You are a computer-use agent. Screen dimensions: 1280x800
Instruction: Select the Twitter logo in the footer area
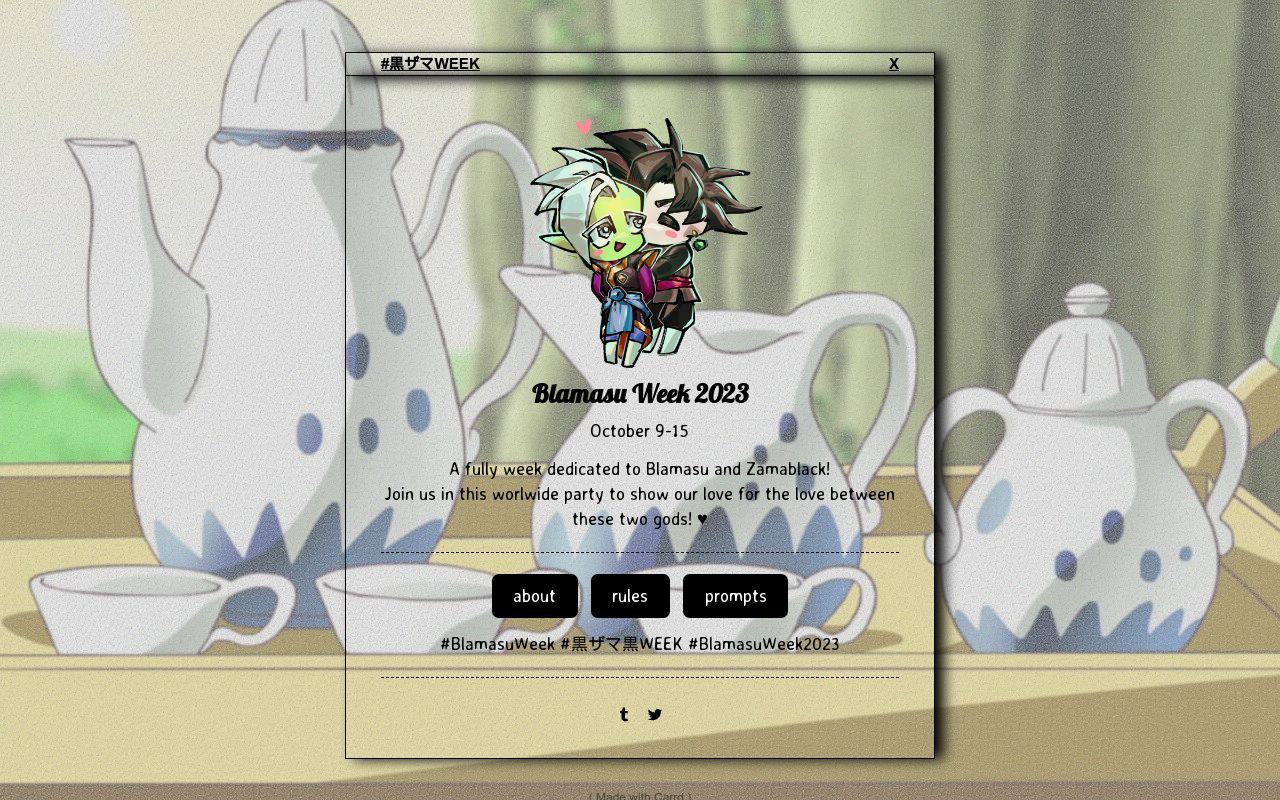point(655,714)
